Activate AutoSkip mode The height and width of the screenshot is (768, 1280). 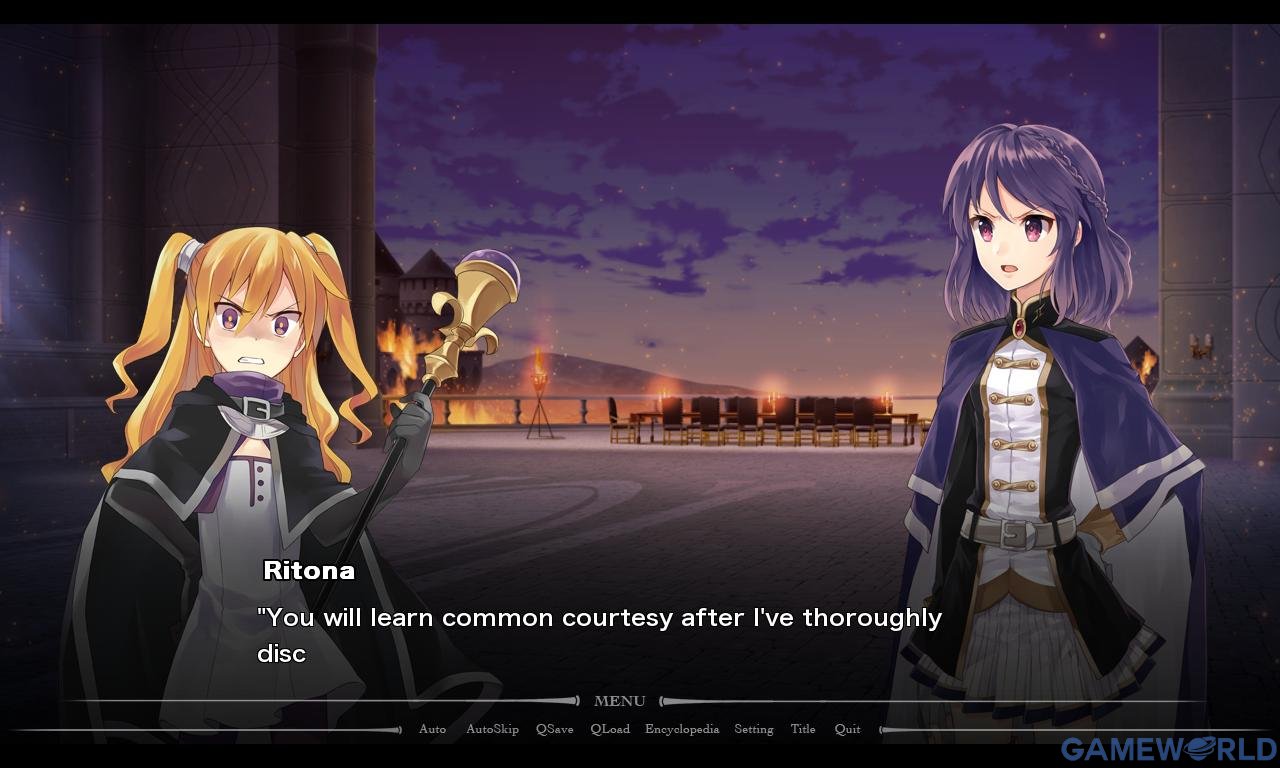click(x=492, y=729)
